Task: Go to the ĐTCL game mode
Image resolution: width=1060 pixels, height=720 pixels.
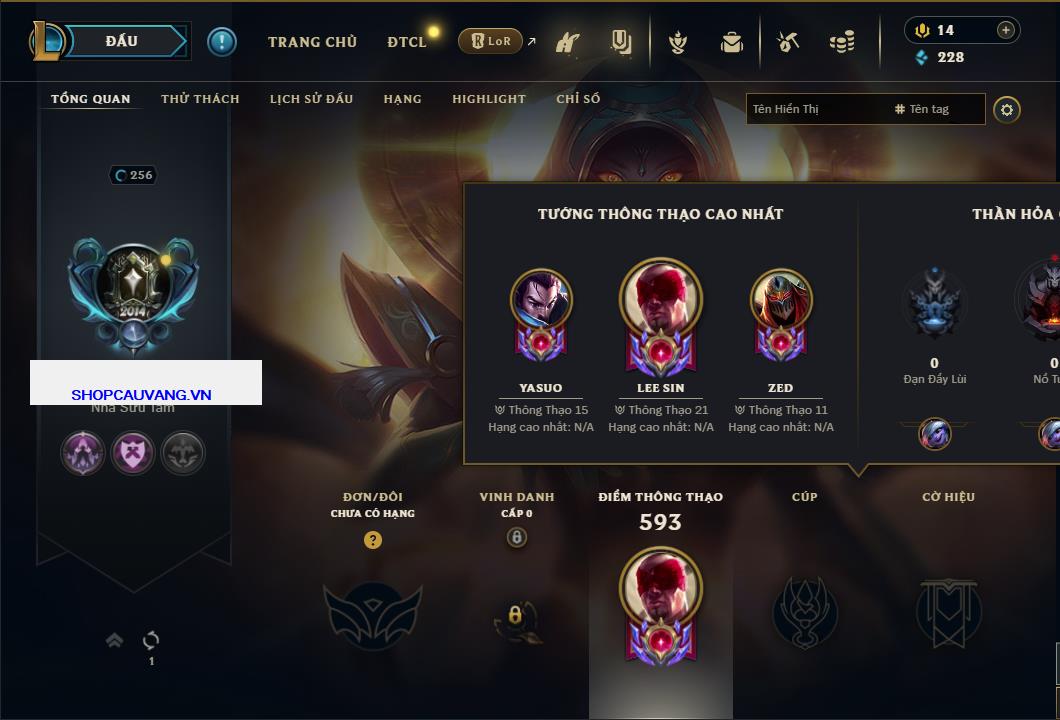Action: tap(407, 42)
